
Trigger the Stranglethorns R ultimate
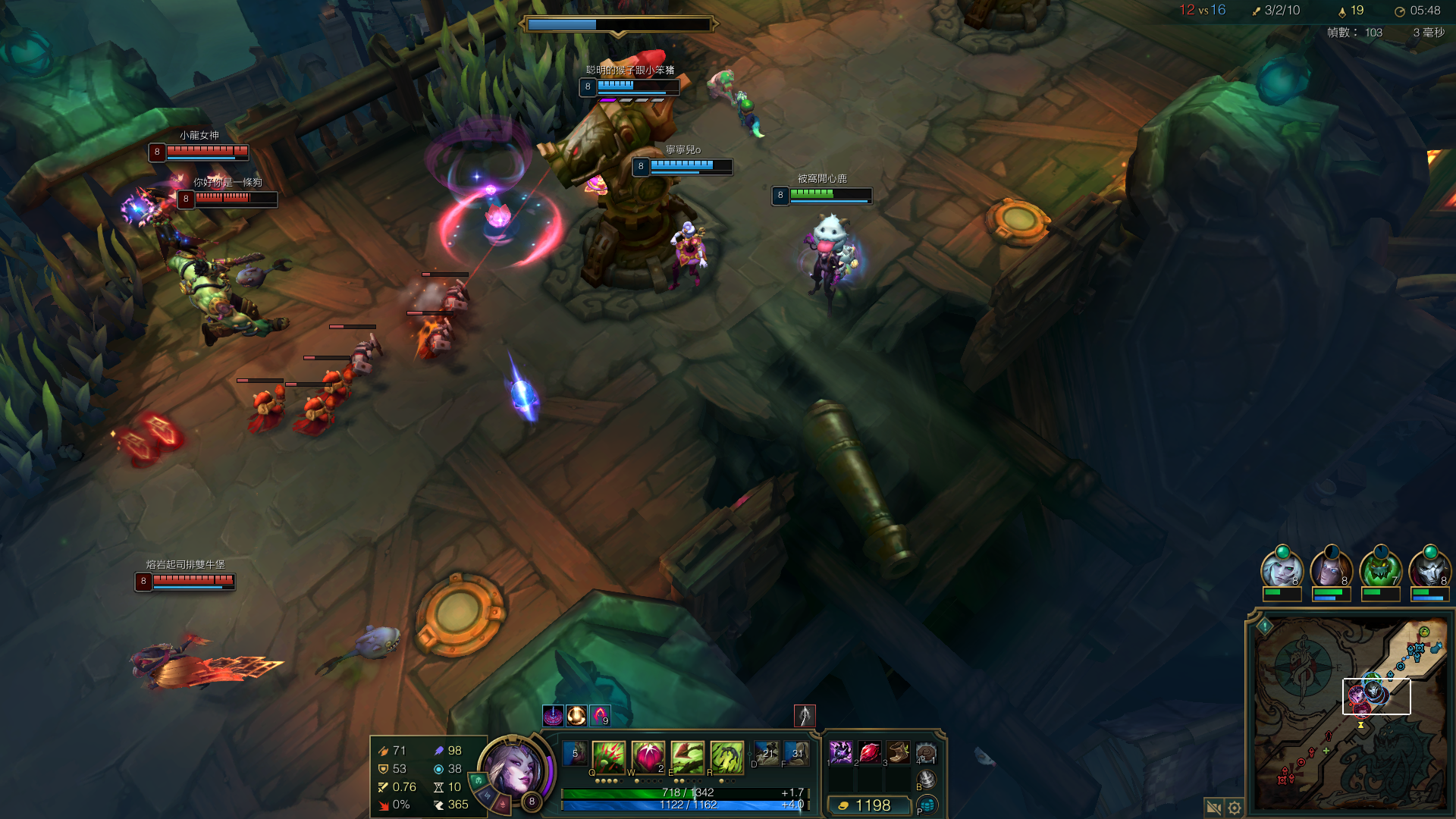(x=726, y=757)
